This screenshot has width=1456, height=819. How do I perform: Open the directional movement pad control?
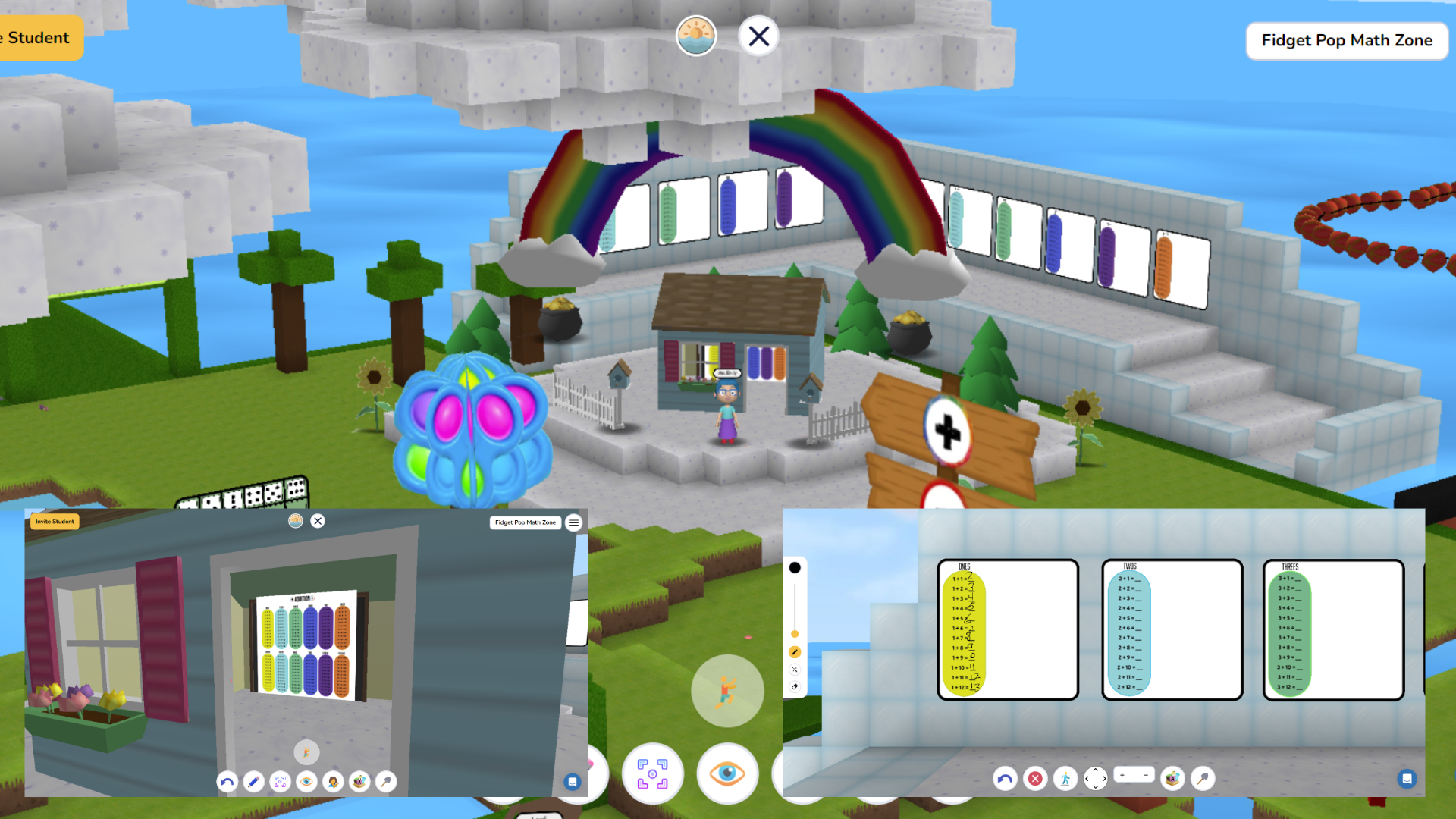[x=1095, y=778]
